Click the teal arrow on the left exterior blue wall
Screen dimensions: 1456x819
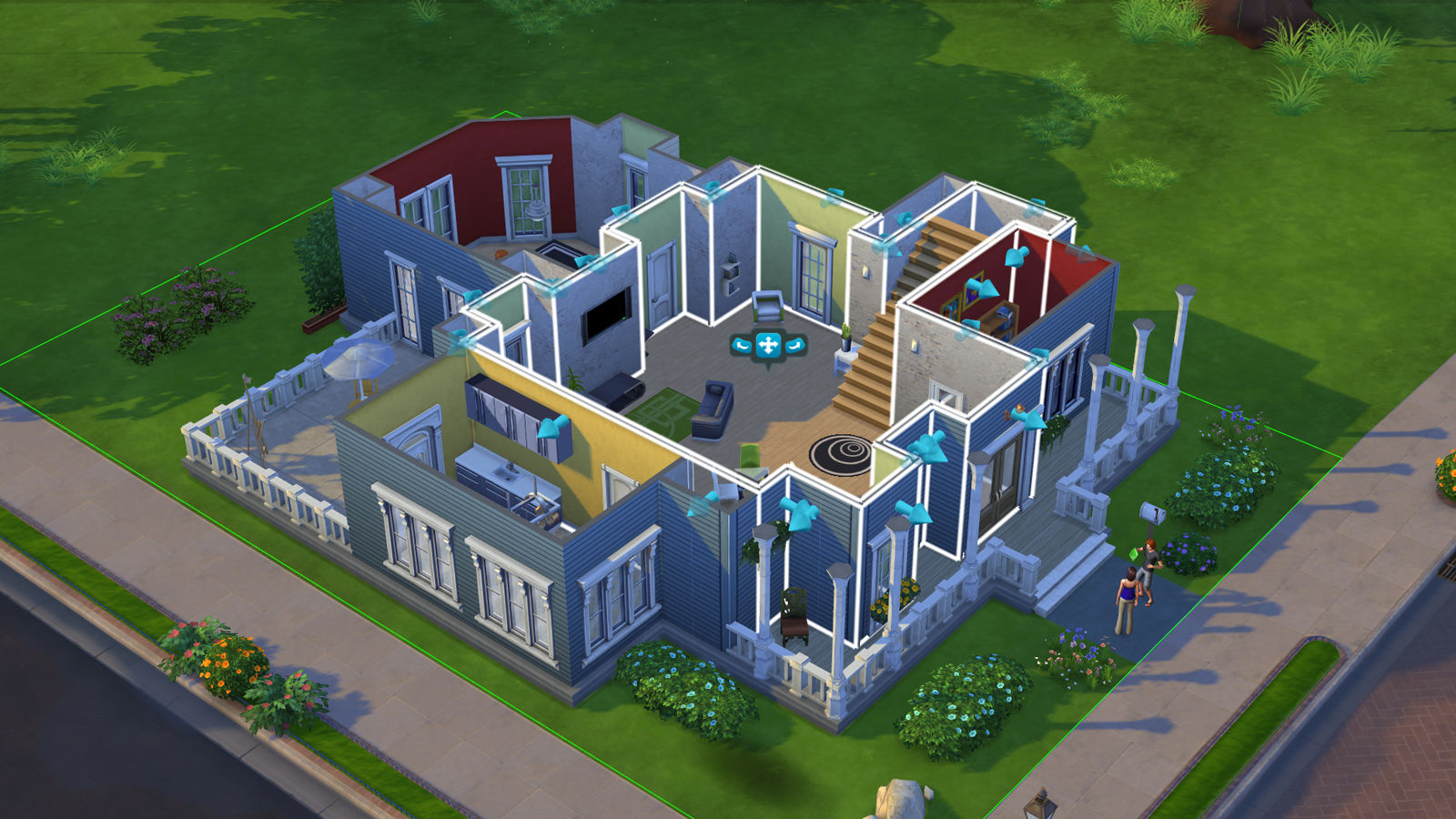(460, 334)
